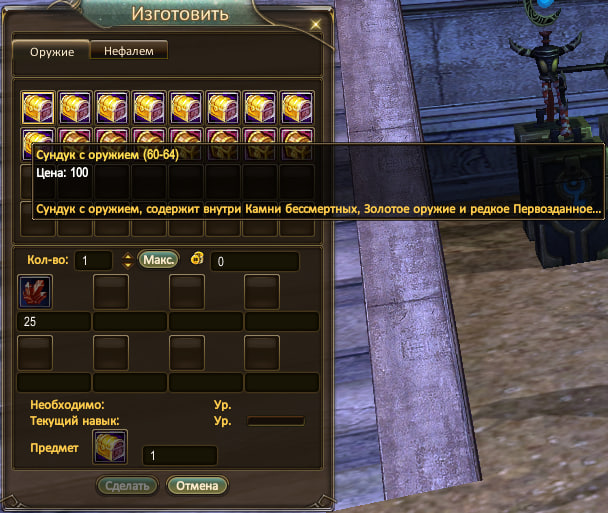Click the Предмет chest result icon
The width and height of the screenshot is (608, 513).
click(x=109, y=447)
